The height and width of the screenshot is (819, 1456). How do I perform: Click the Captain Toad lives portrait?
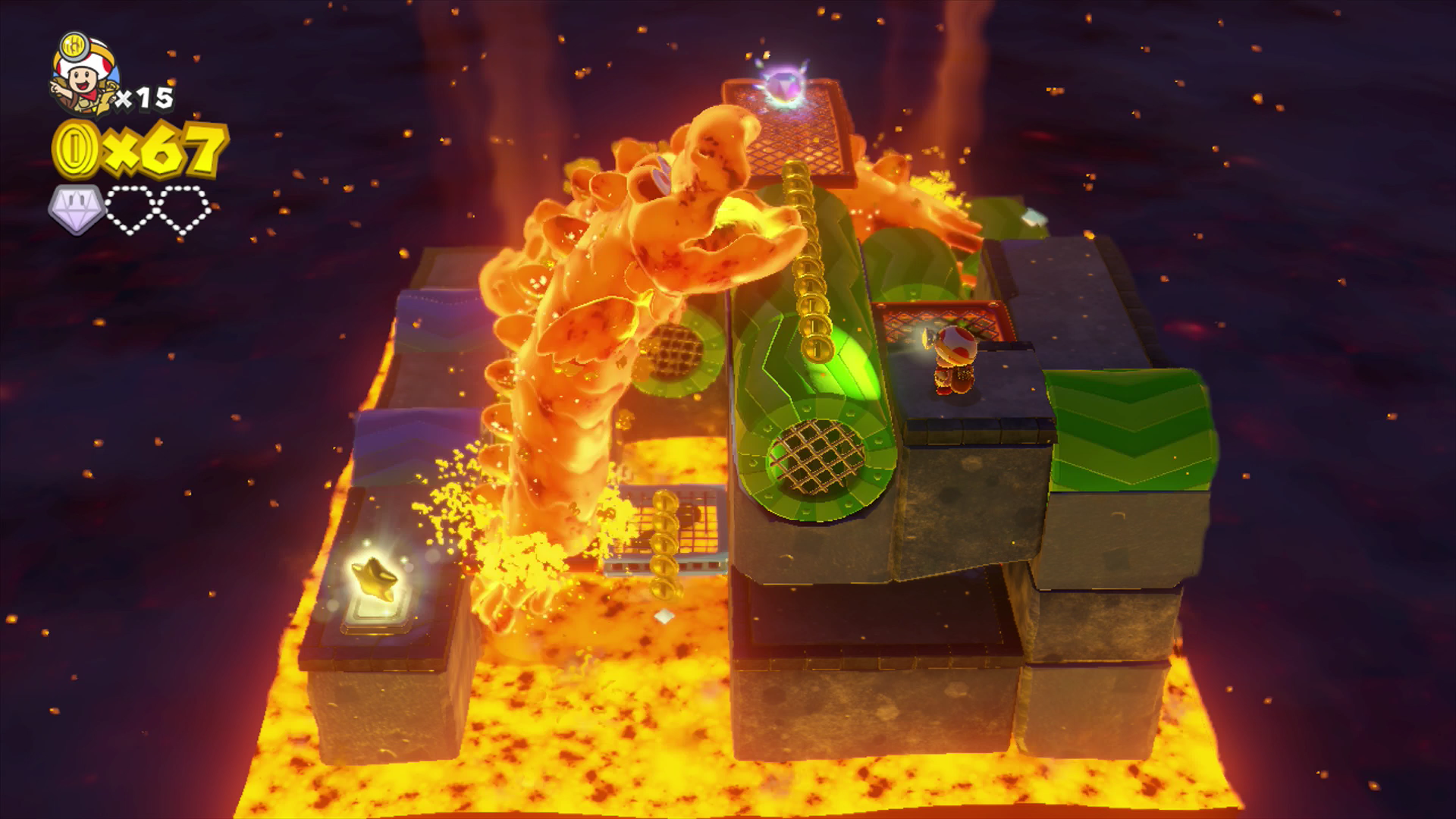(x=84, y=76)
